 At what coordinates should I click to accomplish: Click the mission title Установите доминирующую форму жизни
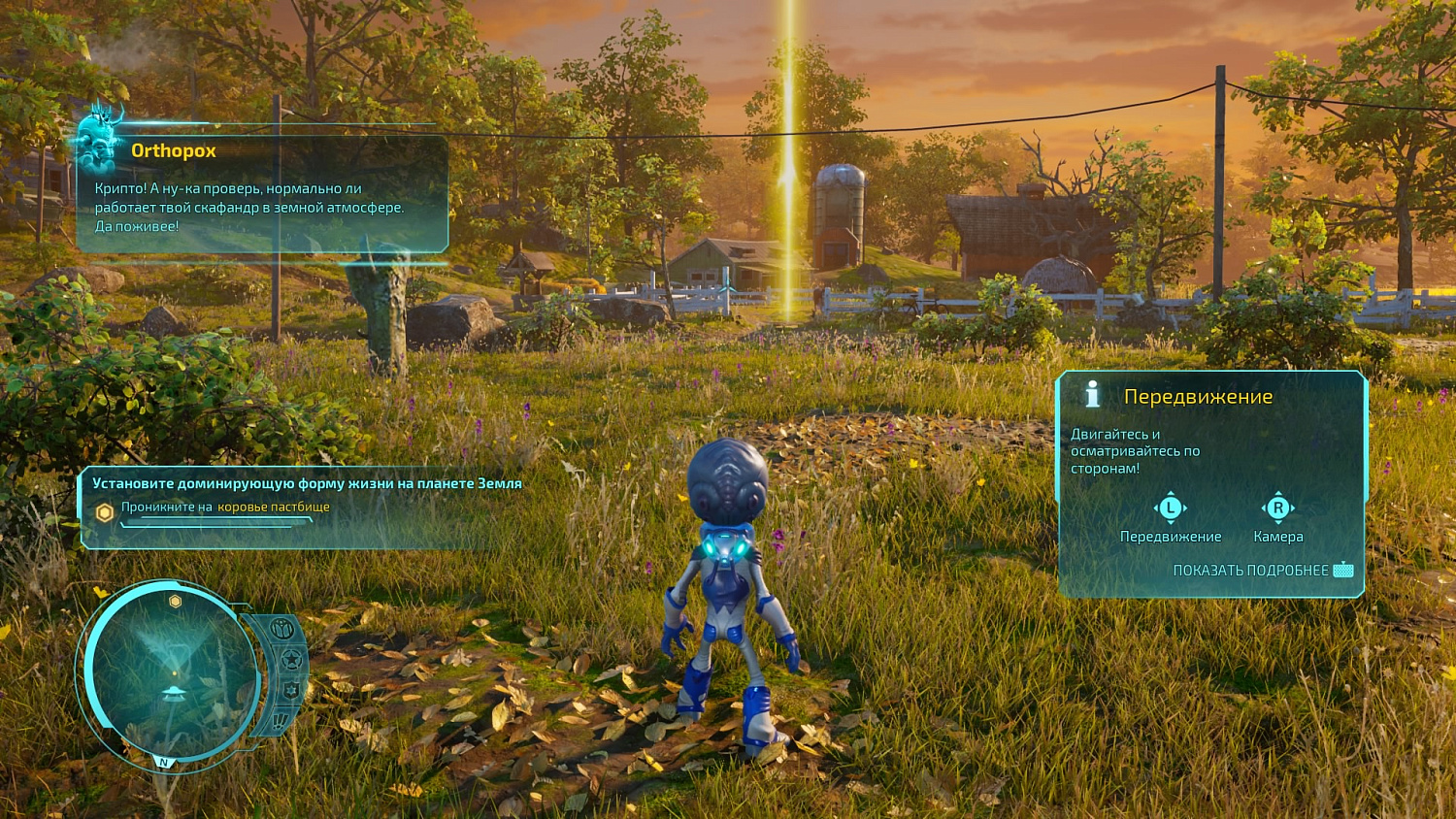tap(307, 481)
